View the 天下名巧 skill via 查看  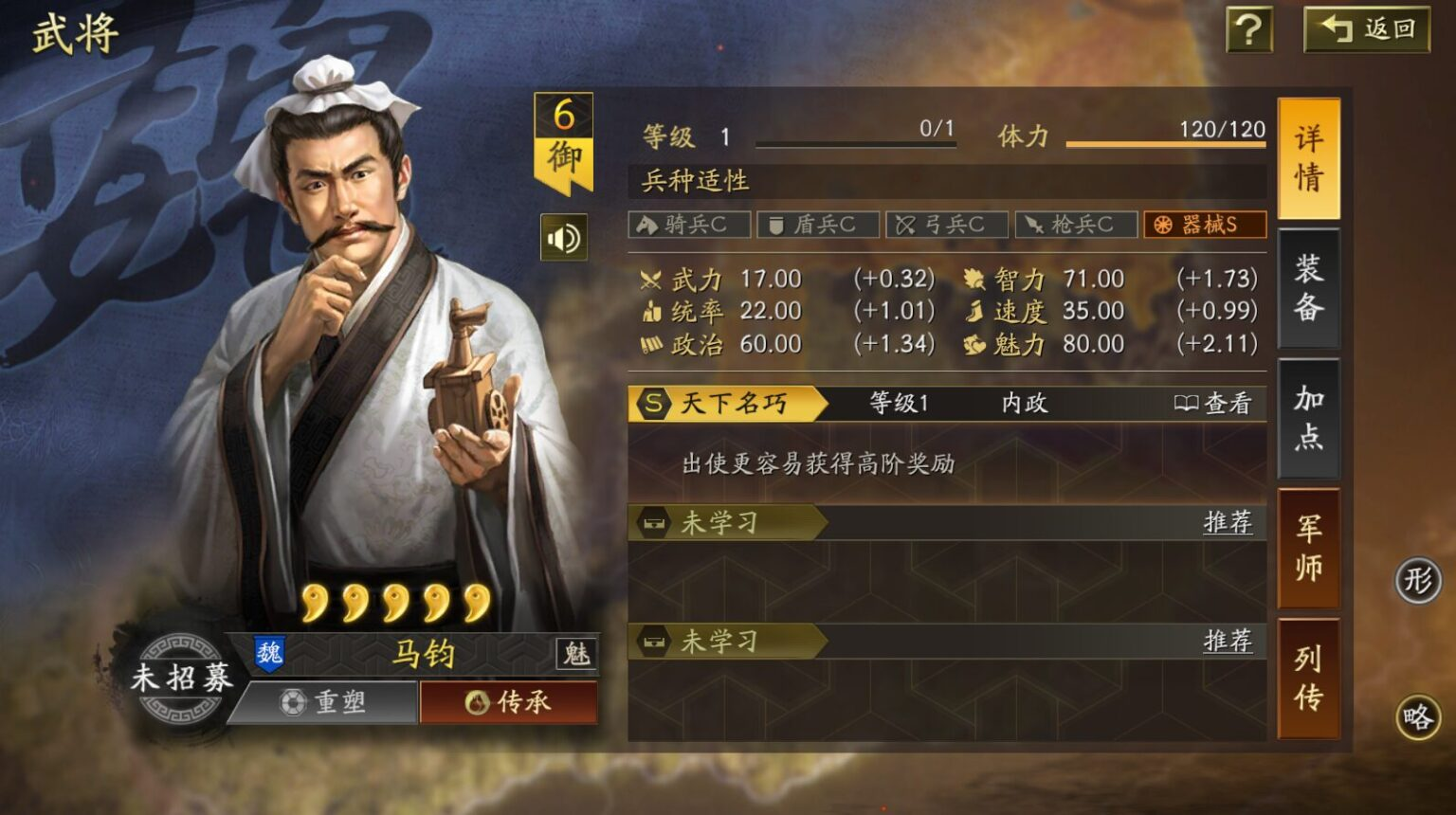point(1213,404)
